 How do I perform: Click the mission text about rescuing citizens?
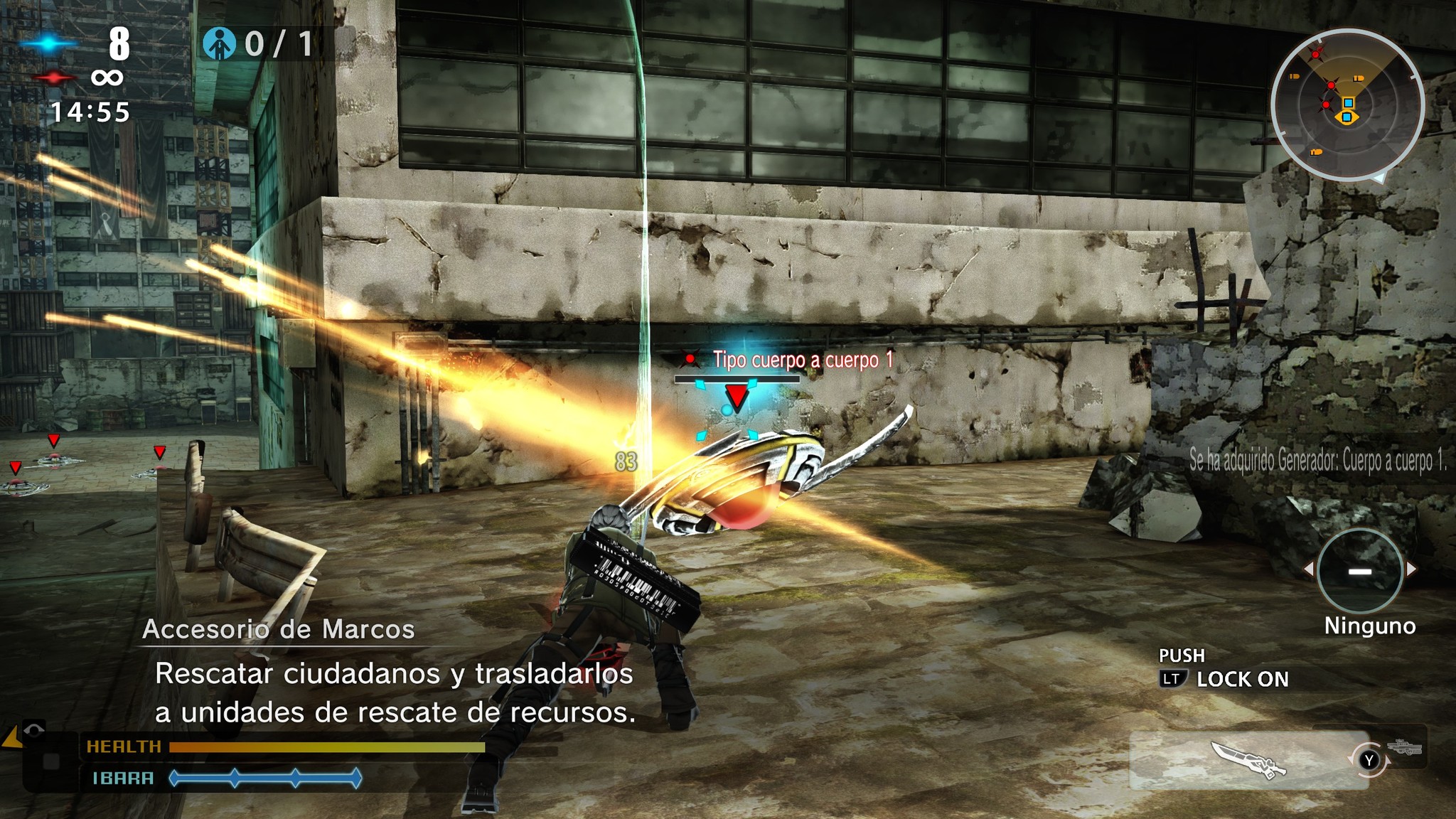(x=395, y=692)
